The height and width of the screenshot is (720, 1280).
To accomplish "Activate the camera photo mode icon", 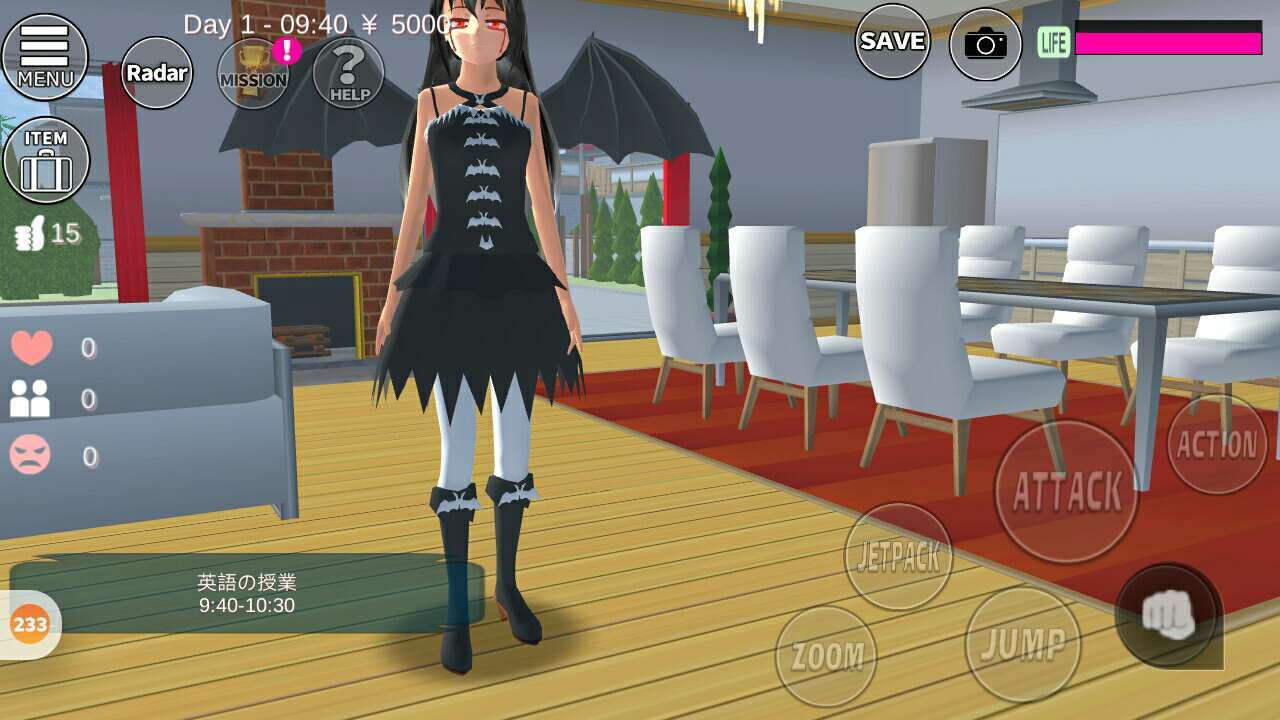I will [x=985, y=44].
